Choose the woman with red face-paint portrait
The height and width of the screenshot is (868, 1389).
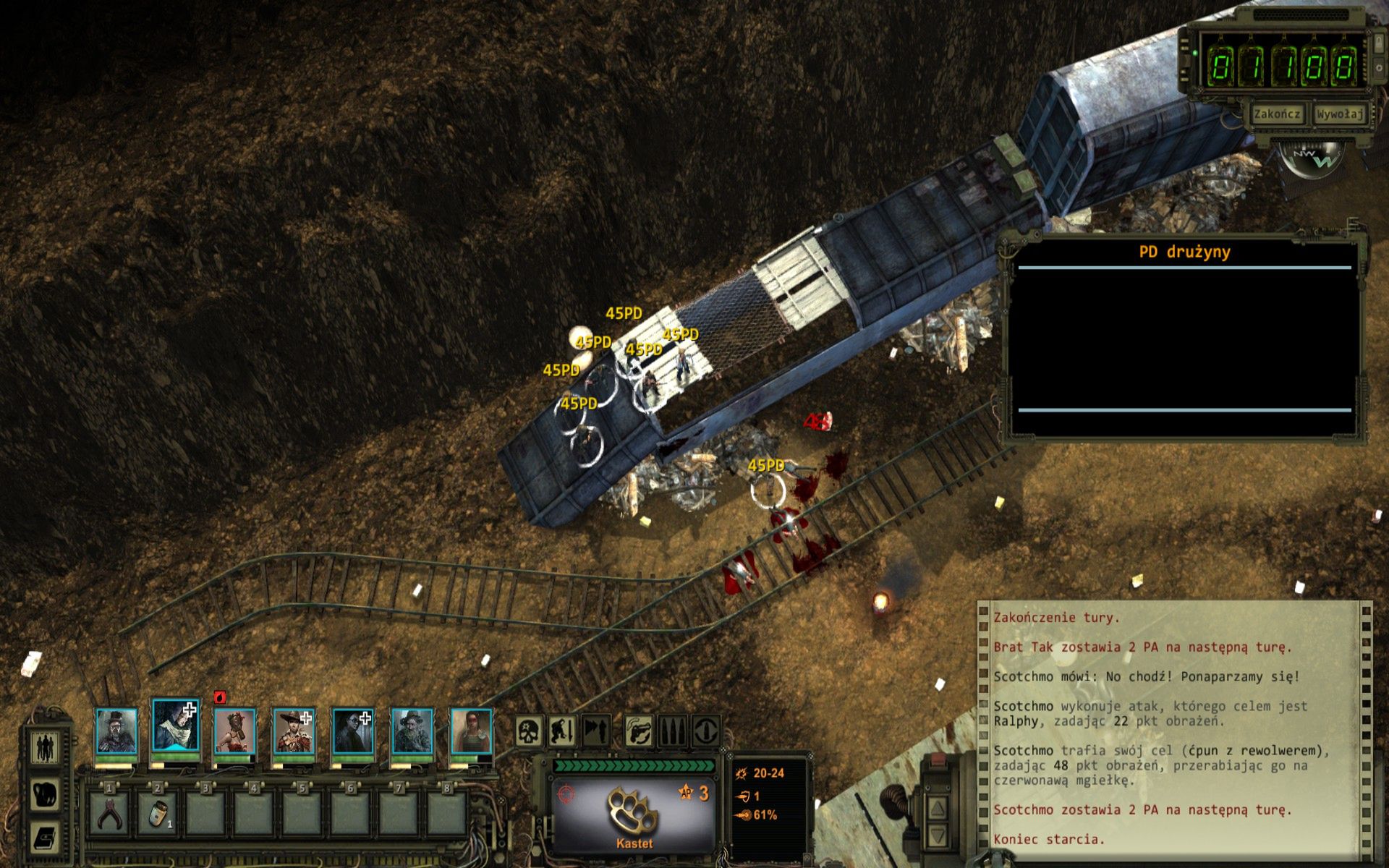(x=471, y=732)
